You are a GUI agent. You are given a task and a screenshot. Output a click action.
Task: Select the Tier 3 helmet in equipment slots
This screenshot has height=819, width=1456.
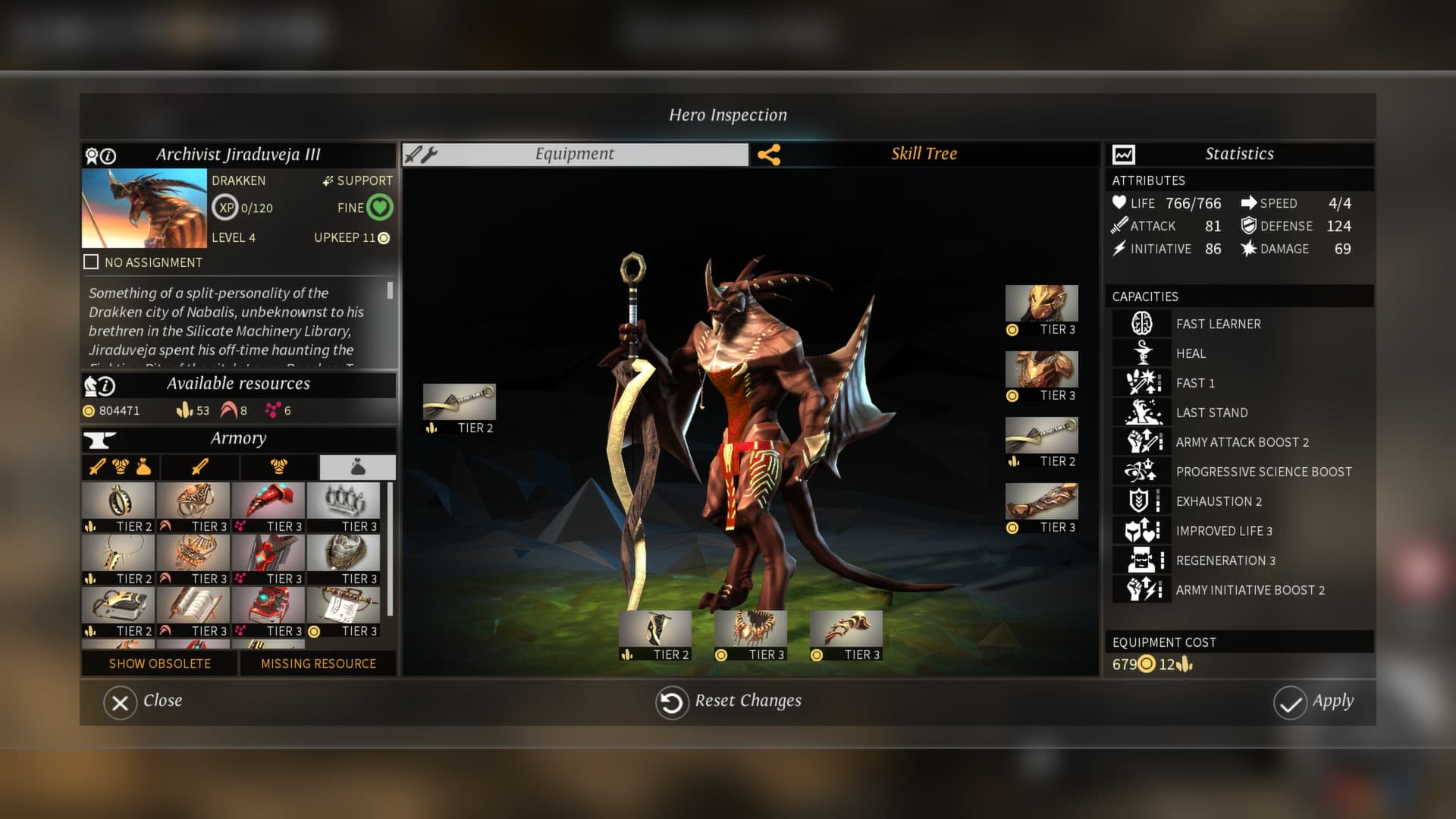click(1041, 303)
